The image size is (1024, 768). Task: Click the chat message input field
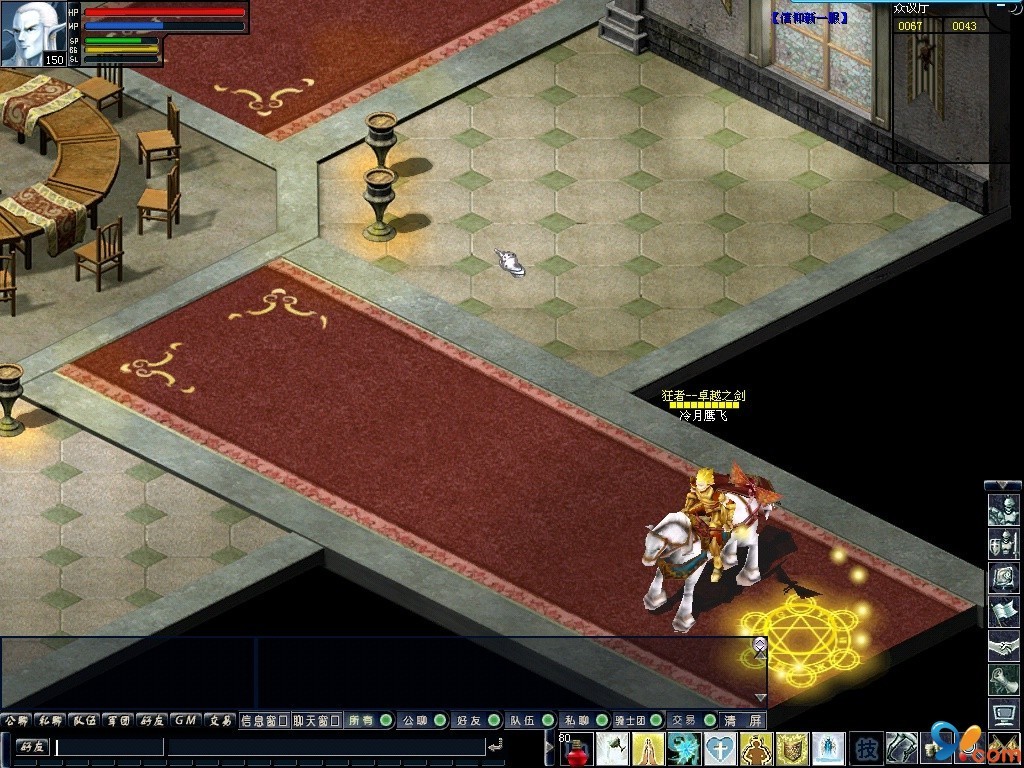[110, 747]
